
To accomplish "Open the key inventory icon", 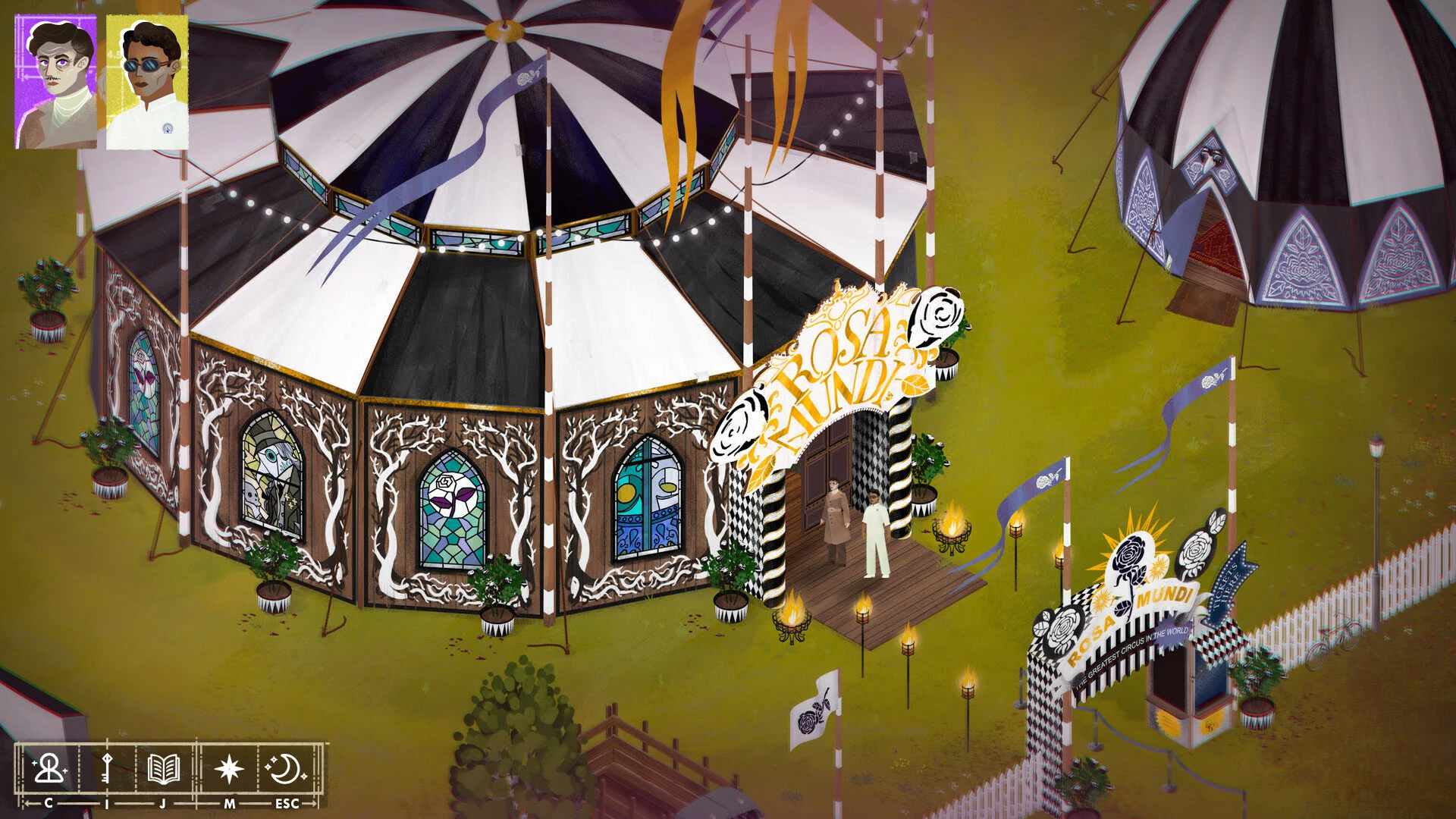I will click(x=106, y=769).
